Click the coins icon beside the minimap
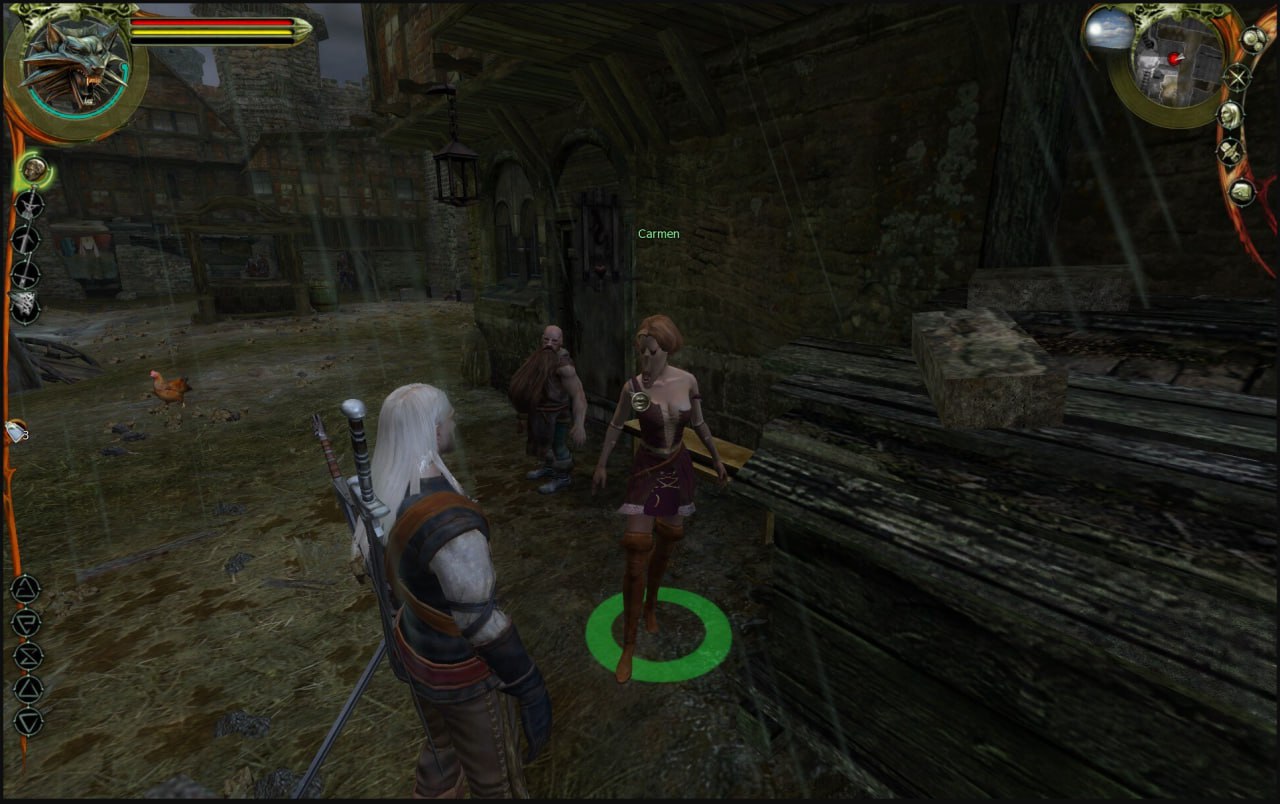 pos(1253,40)
